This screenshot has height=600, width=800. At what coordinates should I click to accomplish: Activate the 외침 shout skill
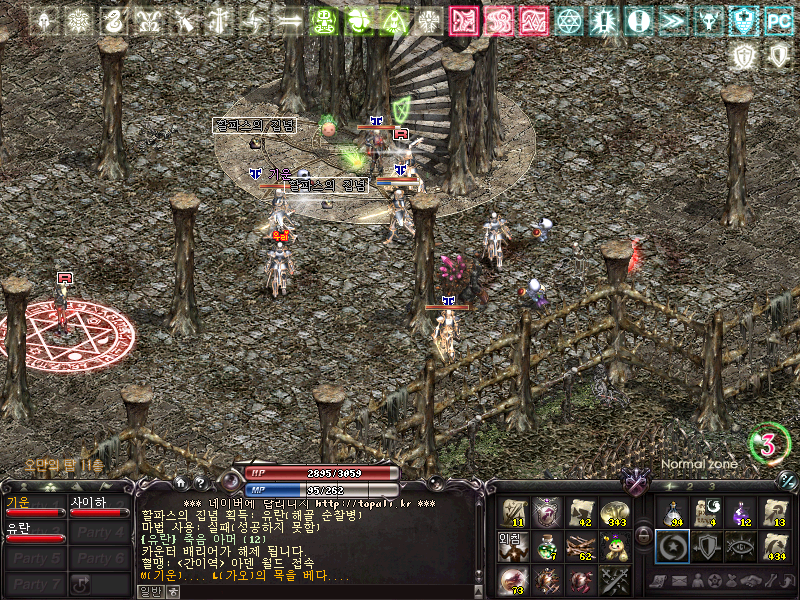click(513, 546)
